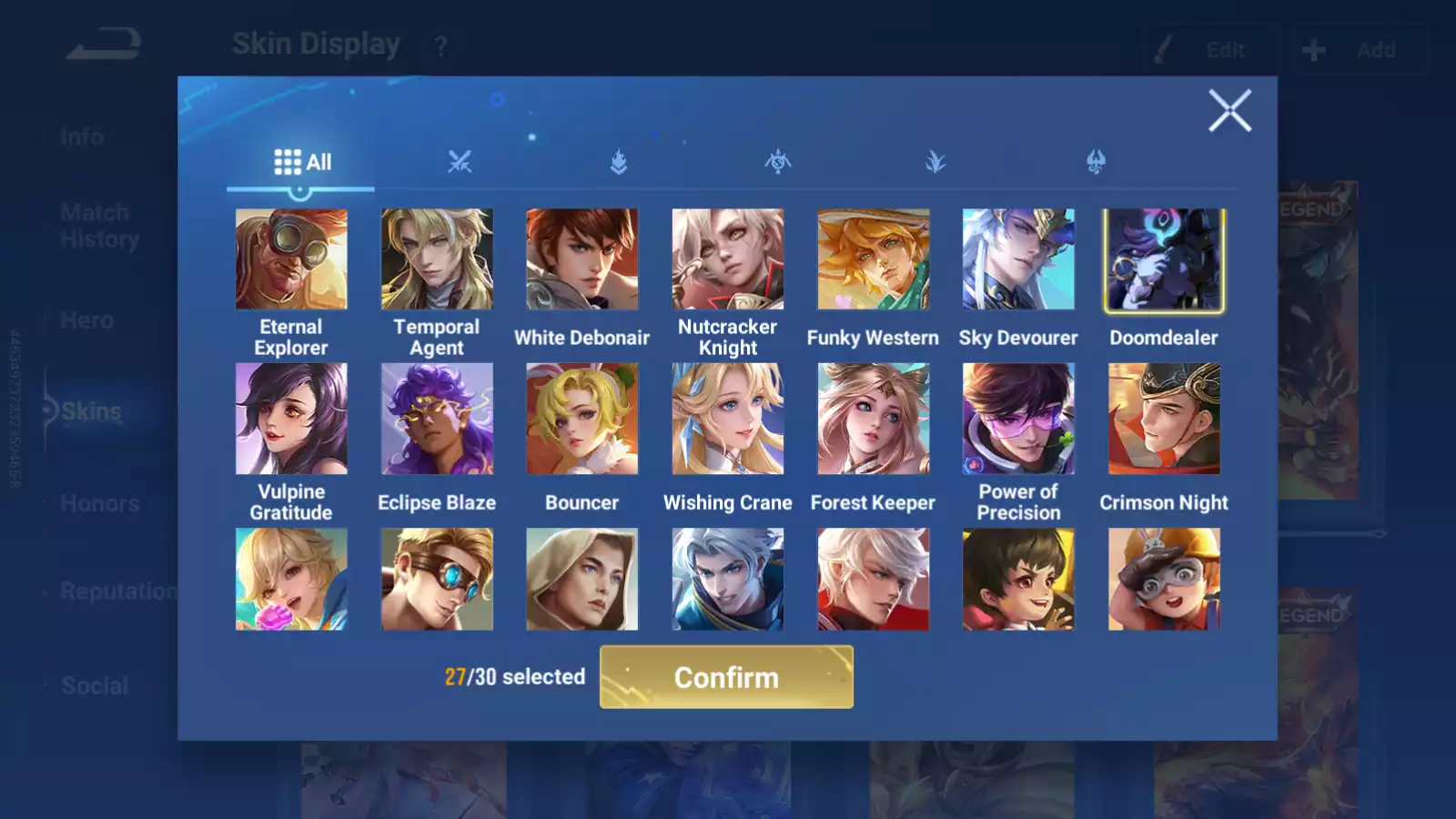Pick the Bouncer skin
The image size is (1456, 819).
[x=582, y=419]
